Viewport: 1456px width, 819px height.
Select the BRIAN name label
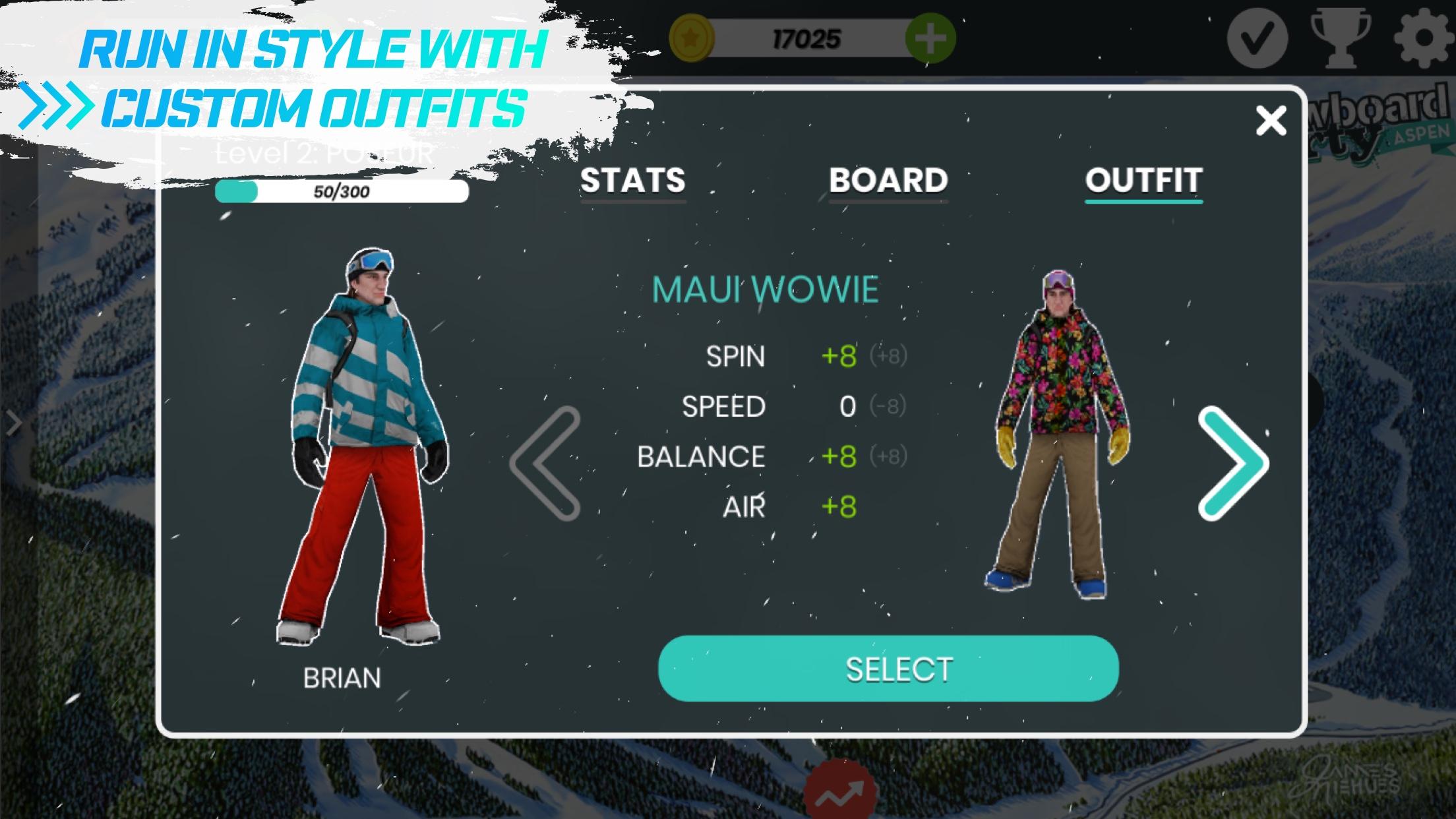[x=343, y=679]
